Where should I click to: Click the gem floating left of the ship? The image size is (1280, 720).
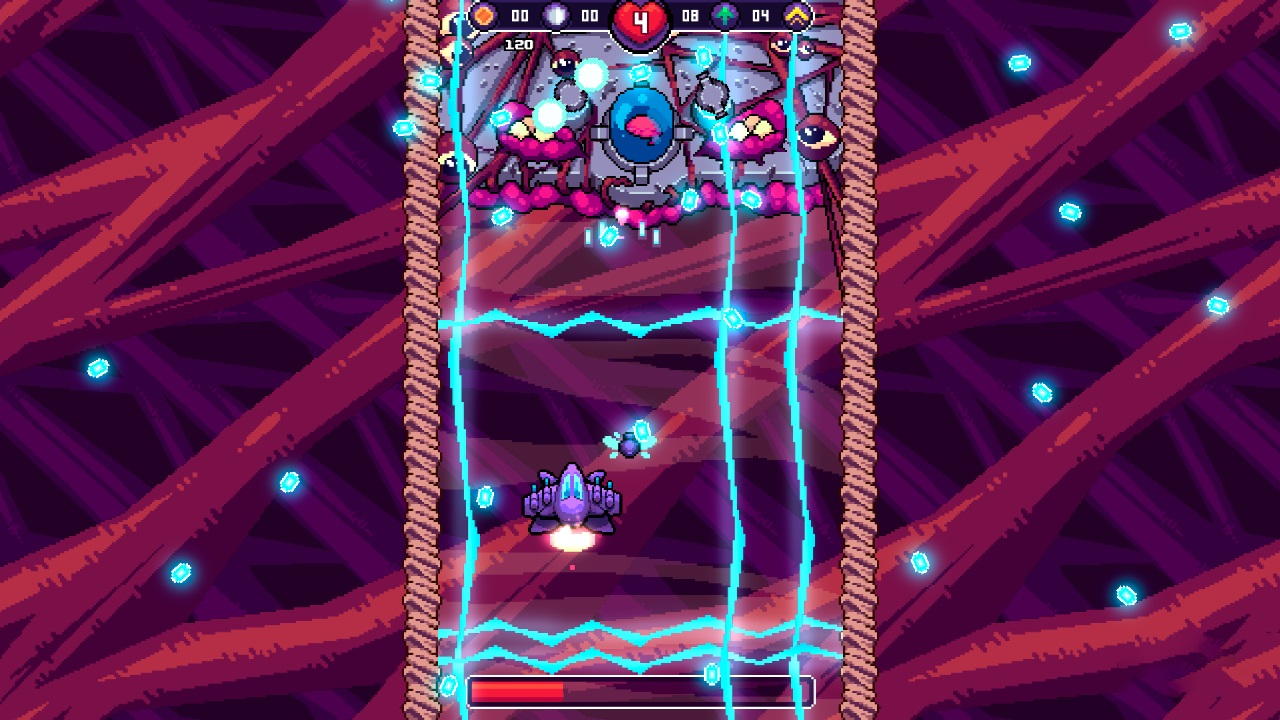[487, 497]
